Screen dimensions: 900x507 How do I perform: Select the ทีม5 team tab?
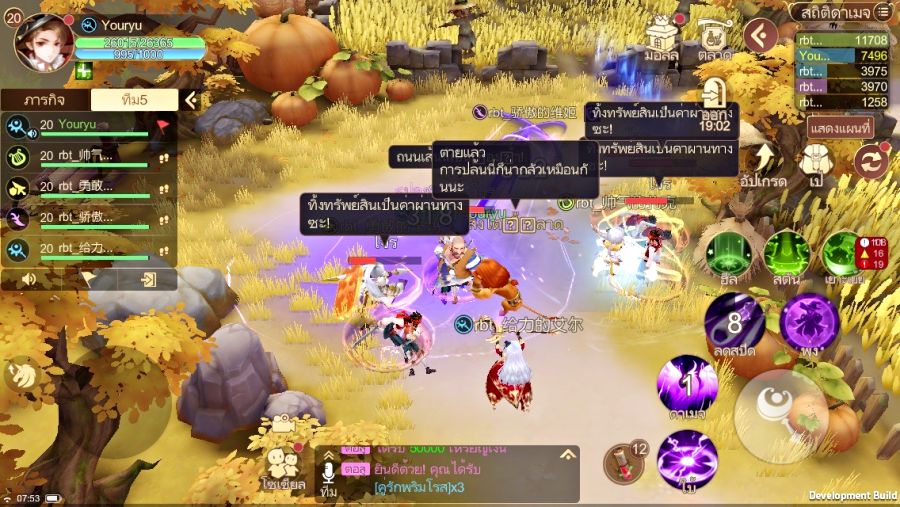tap(134, 100)
